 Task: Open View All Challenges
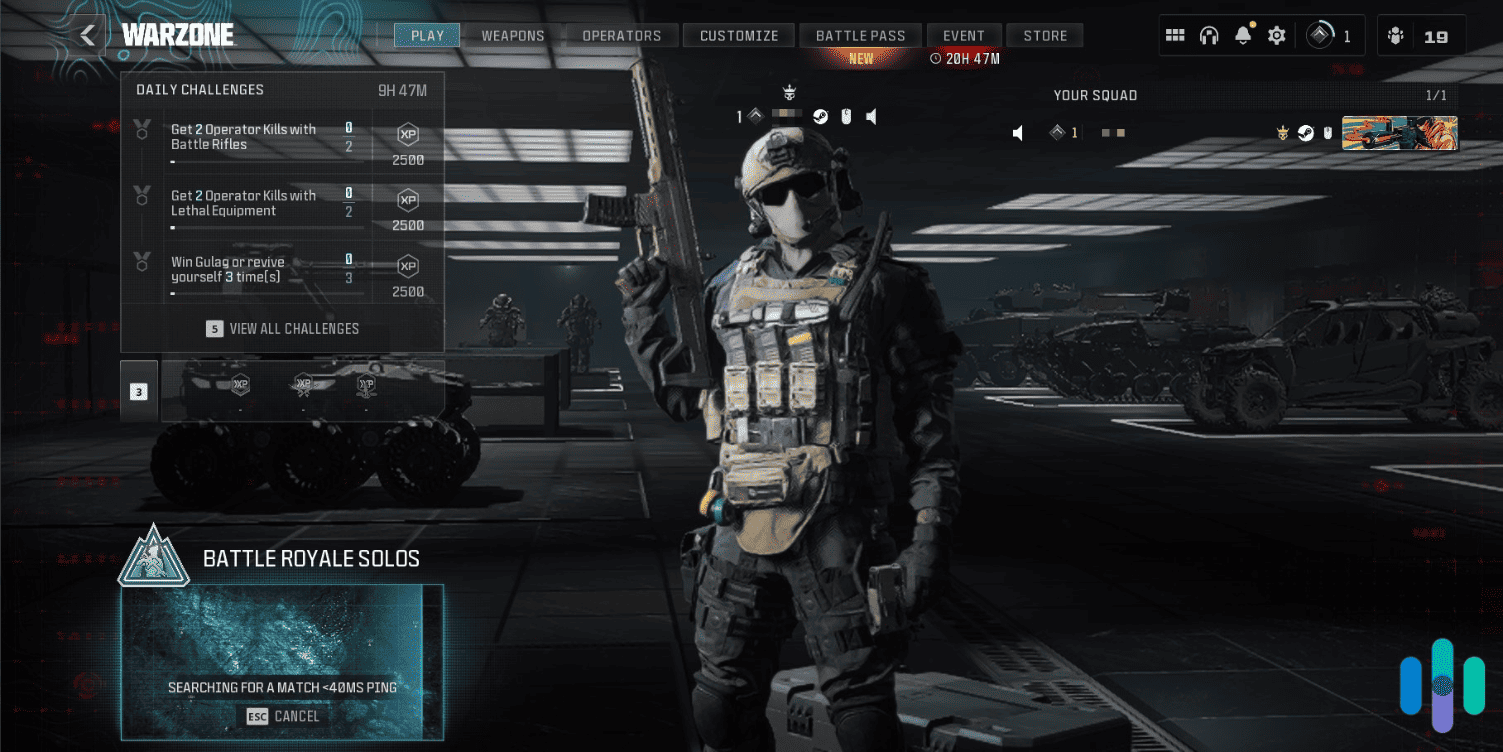(x=282, y=328)
